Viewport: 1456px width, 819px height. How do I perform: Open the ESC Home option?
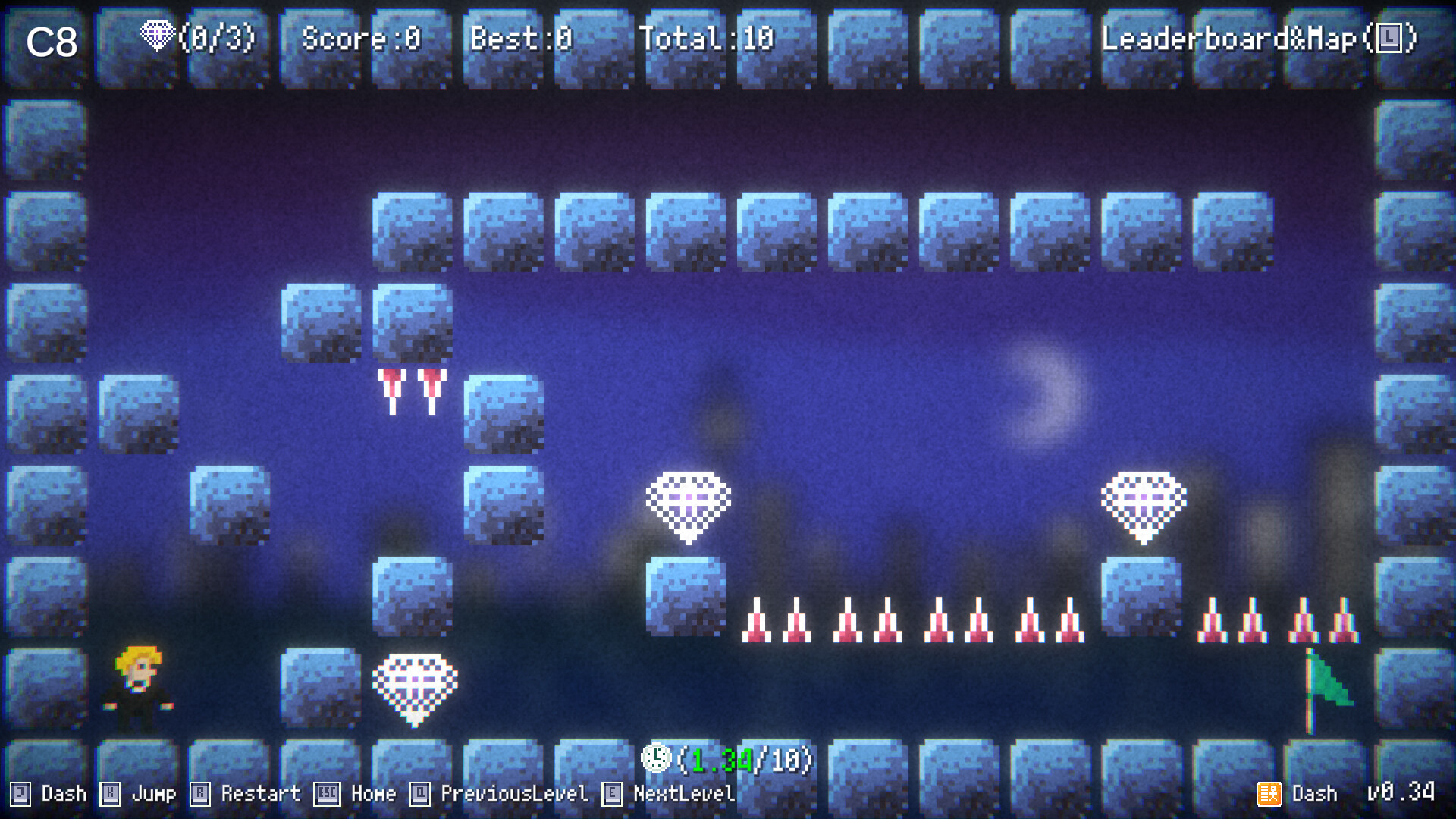pyautogui.click(x=356, y=794)
